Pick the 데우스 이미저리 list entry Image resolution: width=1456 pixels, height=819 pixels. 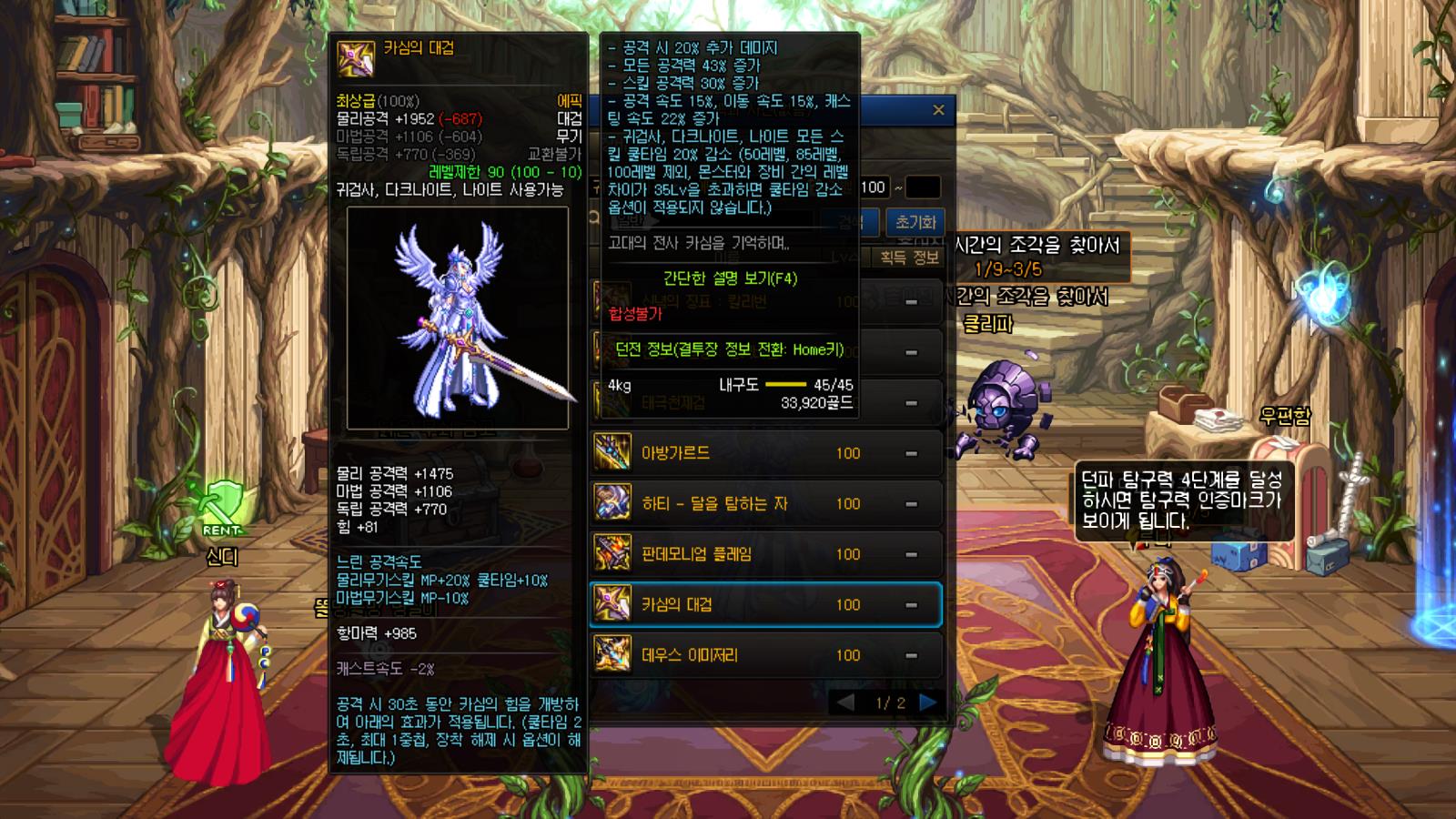coord(764,655)
